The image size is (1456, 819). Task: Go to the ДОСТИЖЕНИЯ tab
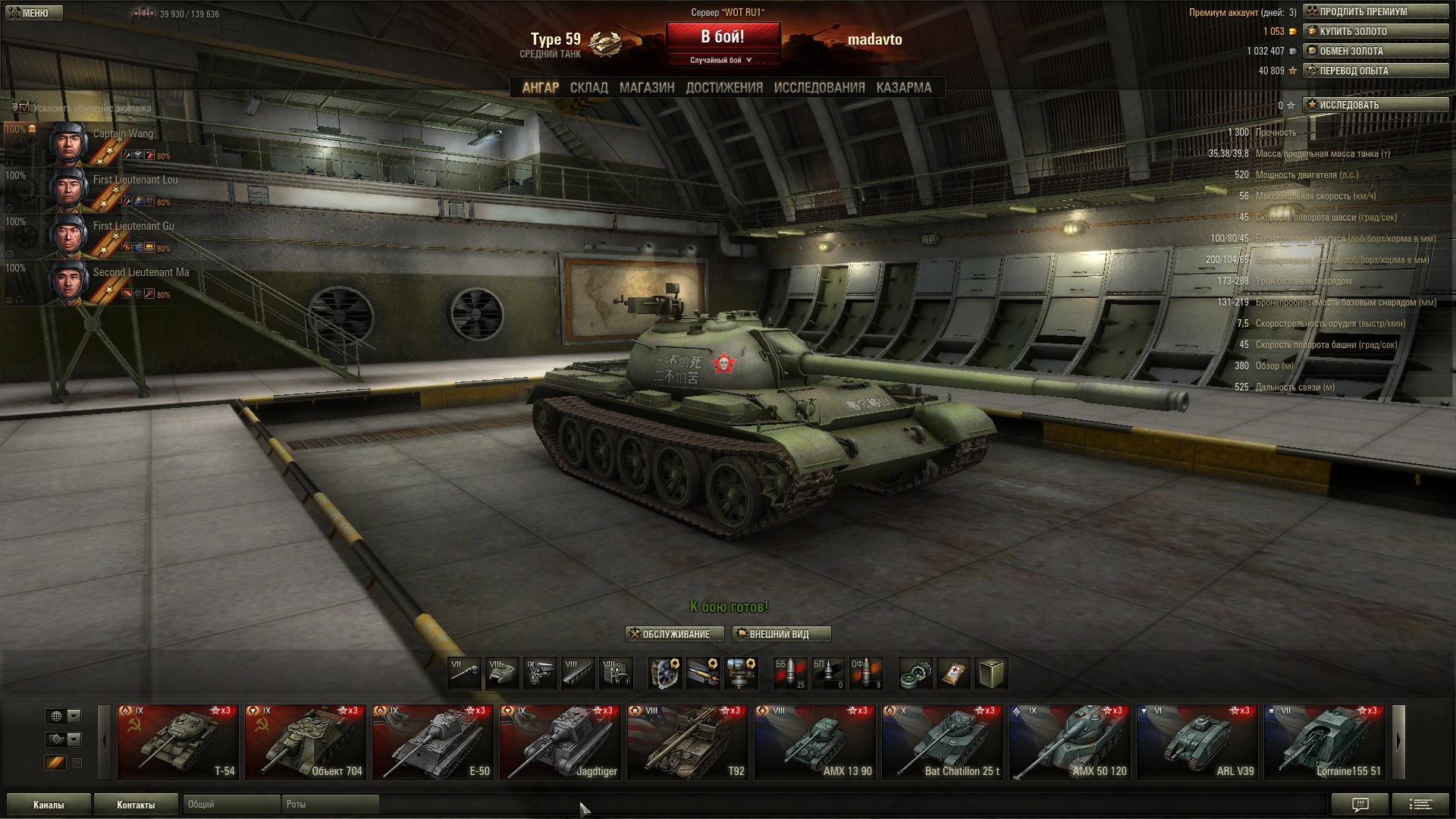tap(724, 88)
